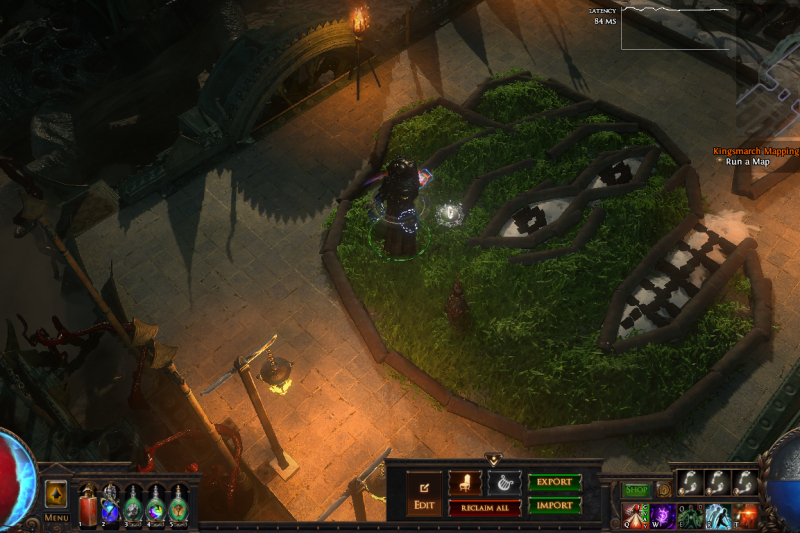This screenshot has width=800, height=533.
Task: Click the chair decorations icon
Action: [464, 482]
